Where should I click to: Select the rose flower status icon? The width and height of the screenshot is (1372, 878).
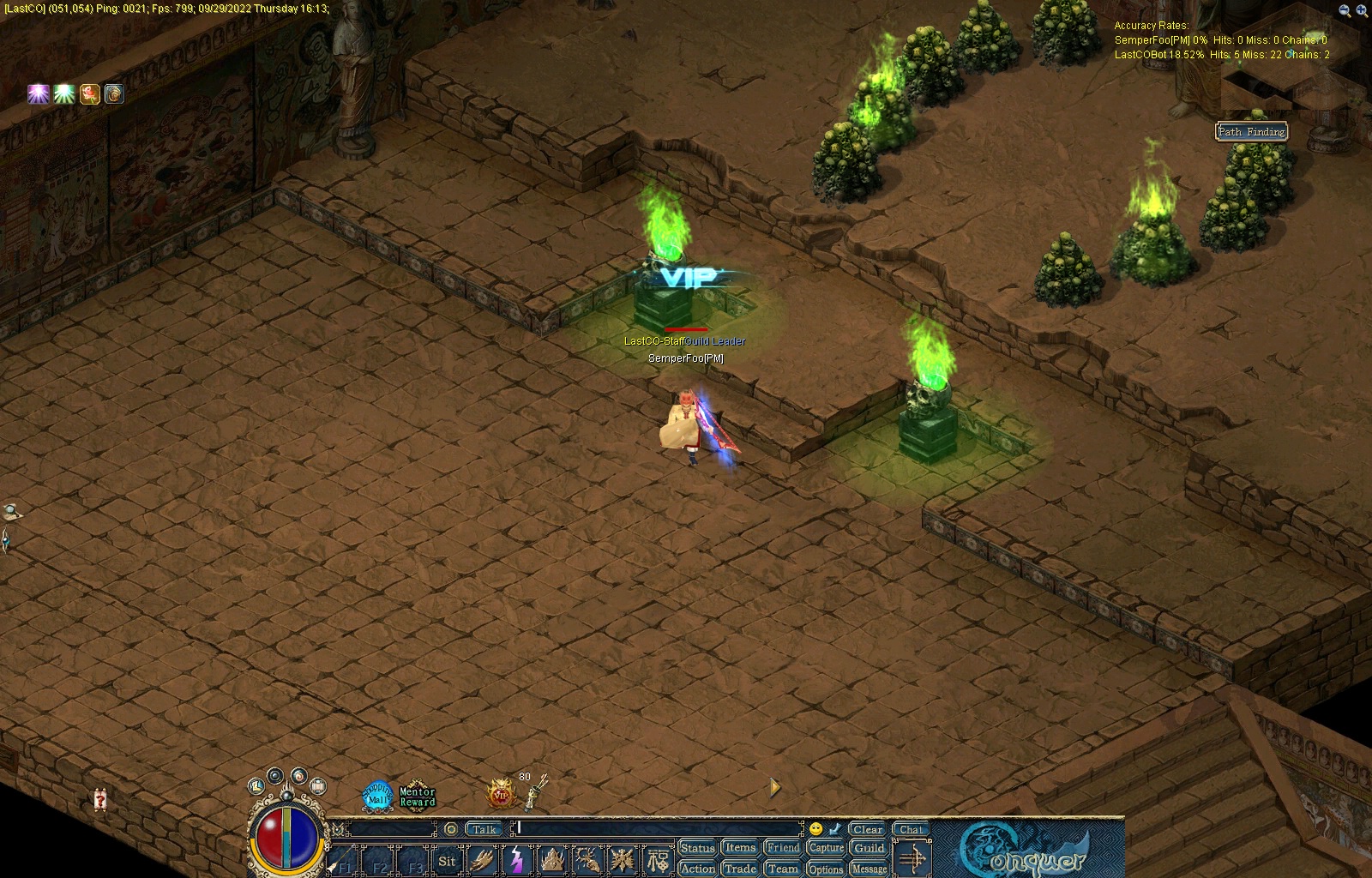89,93
